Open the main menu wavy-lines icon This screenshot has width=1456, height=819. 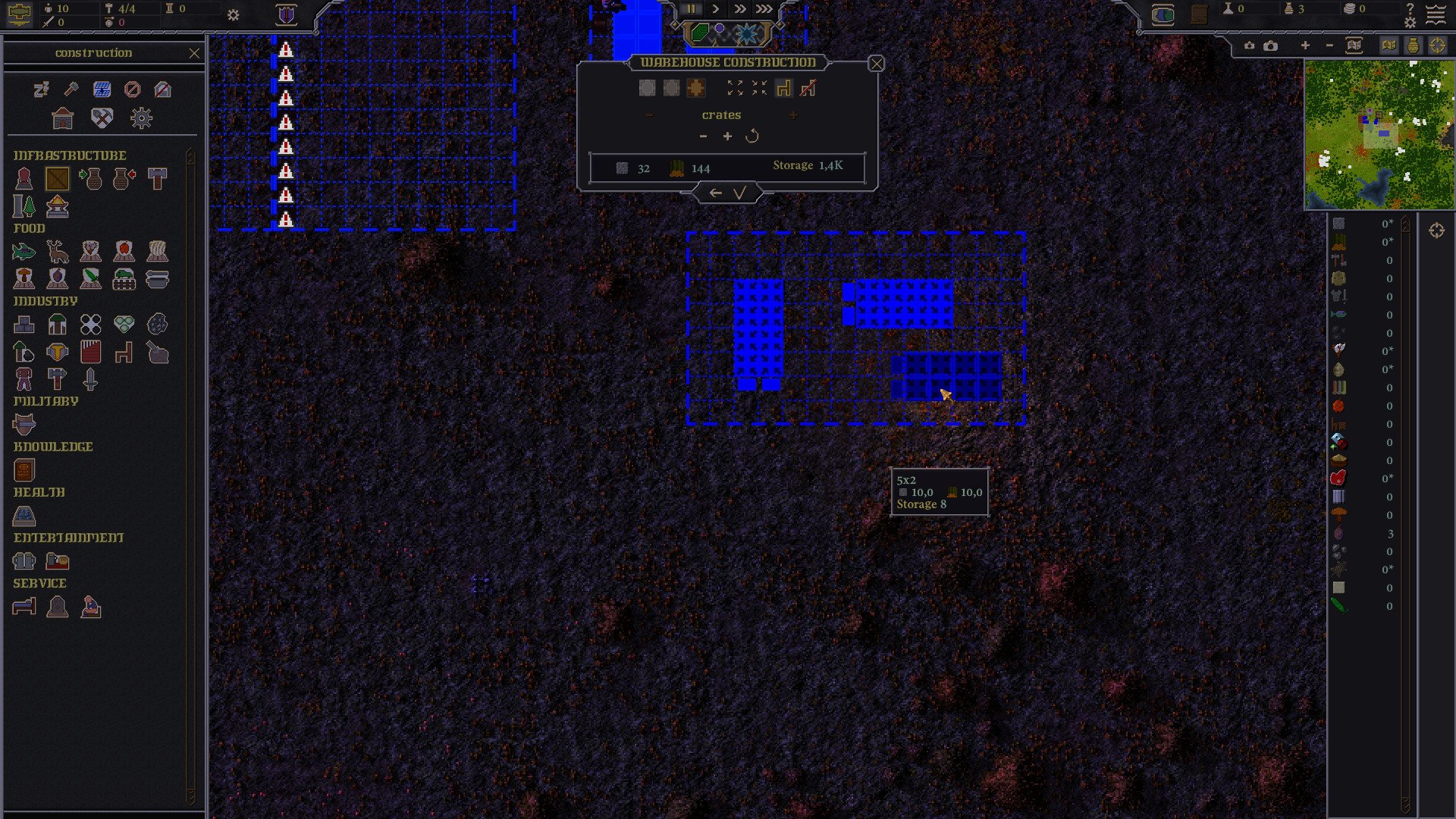1436,15
